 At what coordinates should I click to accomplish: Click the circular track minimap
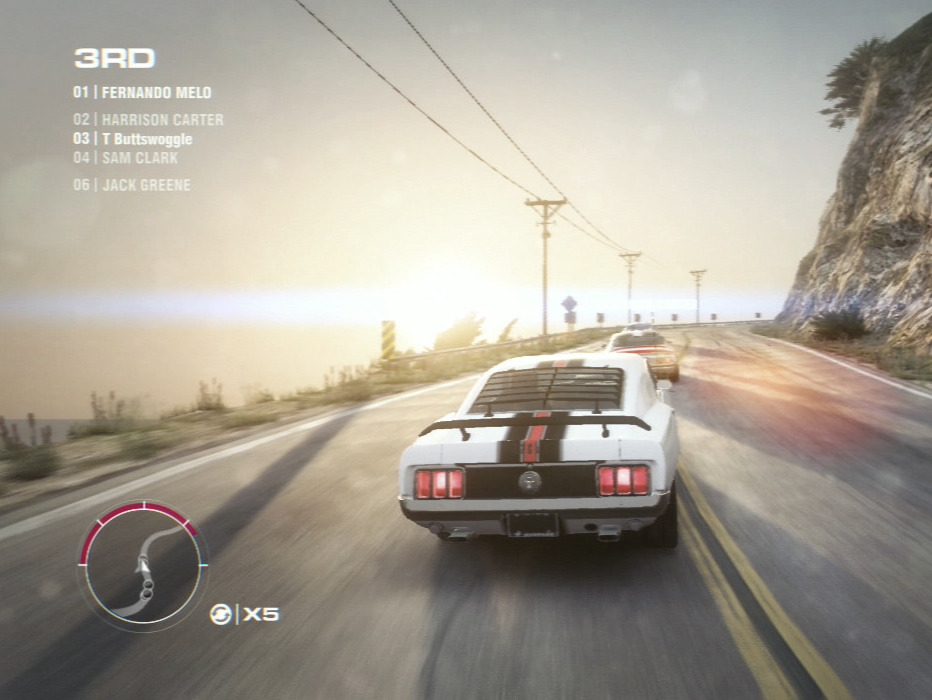143,565
